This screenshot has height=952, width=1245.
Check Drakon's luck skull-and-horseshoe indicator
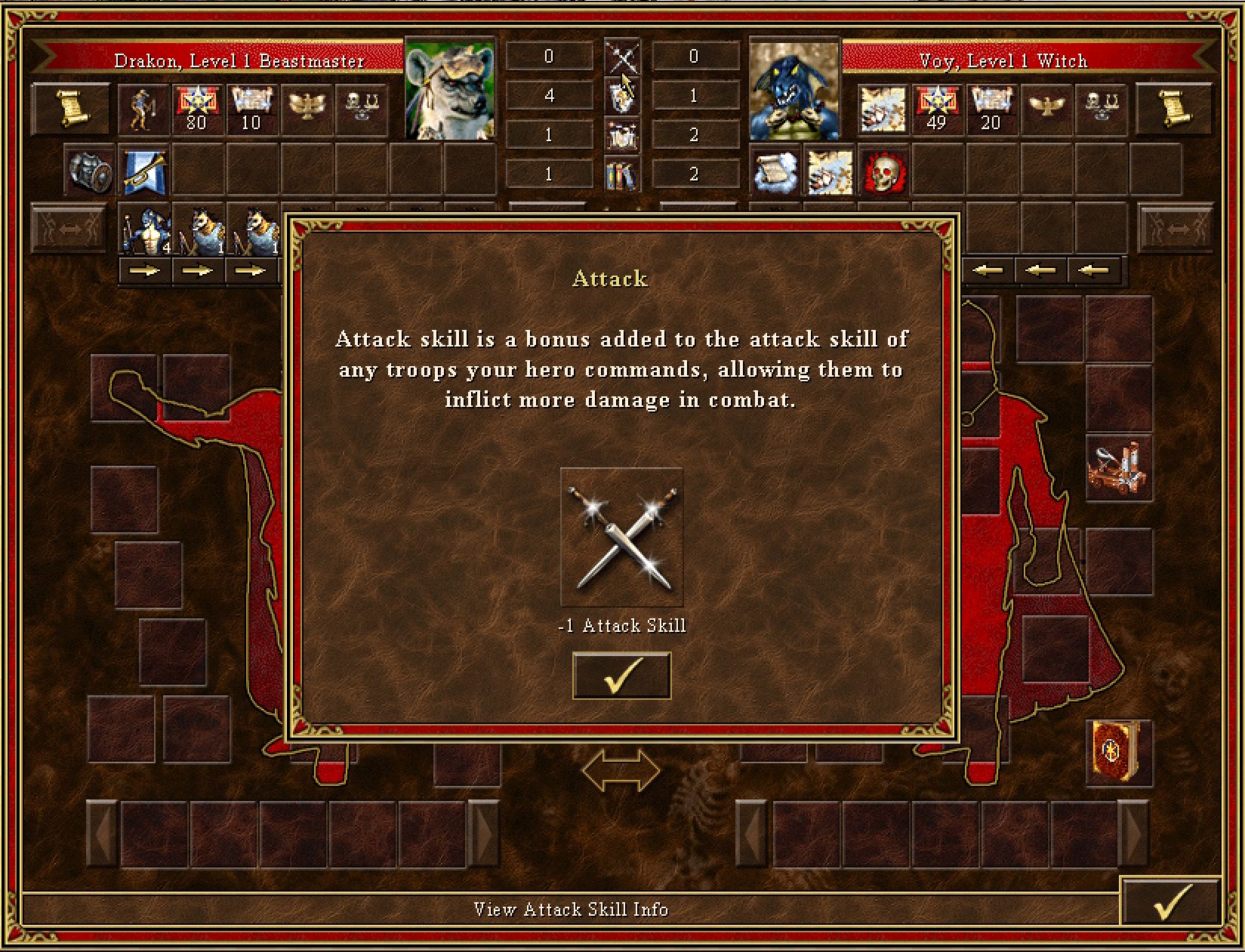coord(362,108)
